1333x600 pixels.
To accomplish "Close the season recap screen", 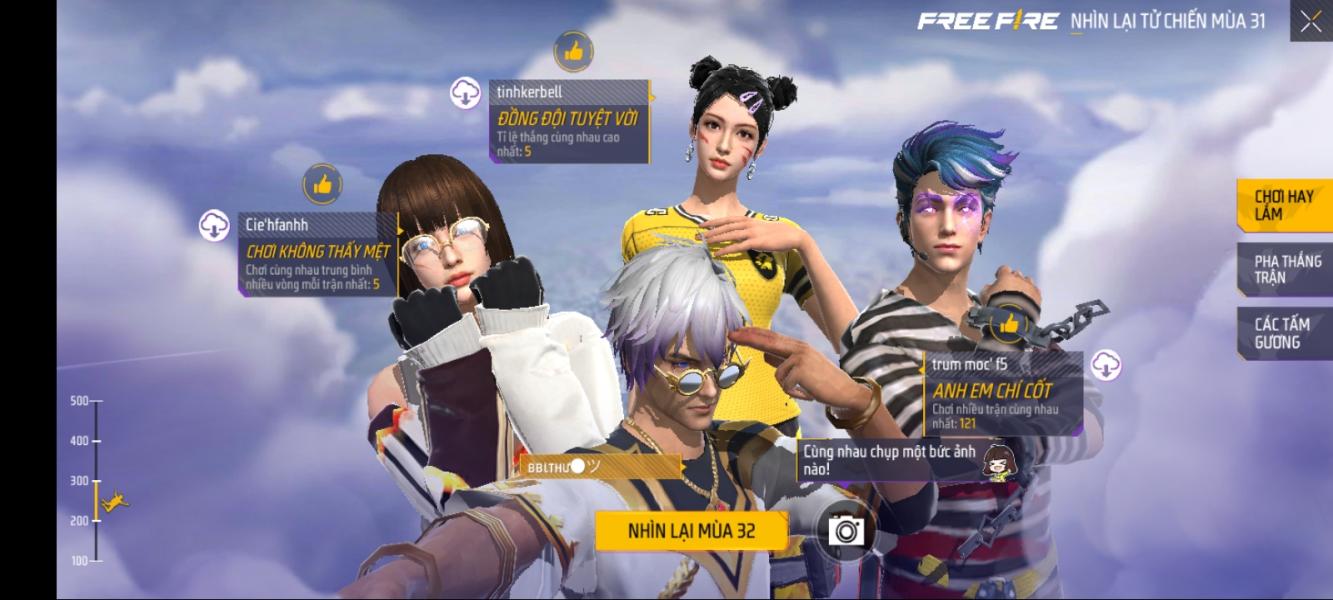I will [1310, 21].
